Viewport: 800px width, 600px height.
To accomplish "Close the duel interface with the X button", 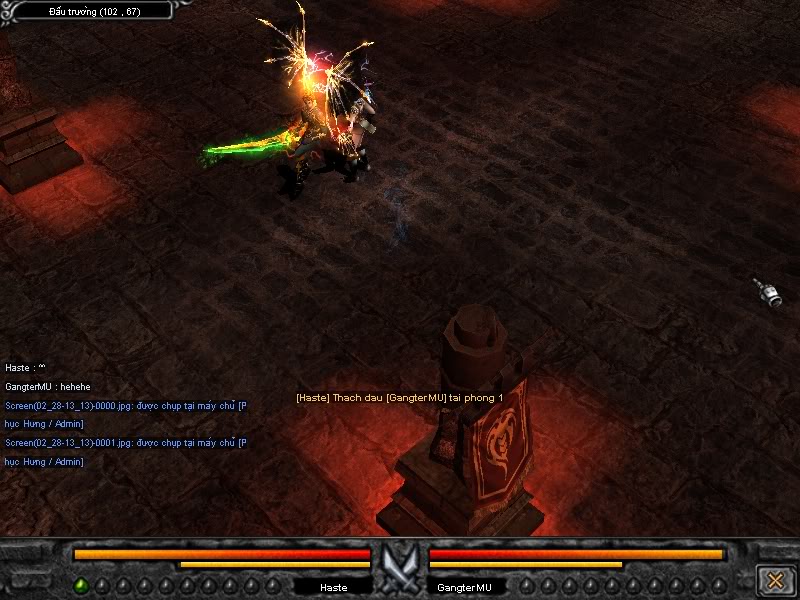I will tap(775, 580).
